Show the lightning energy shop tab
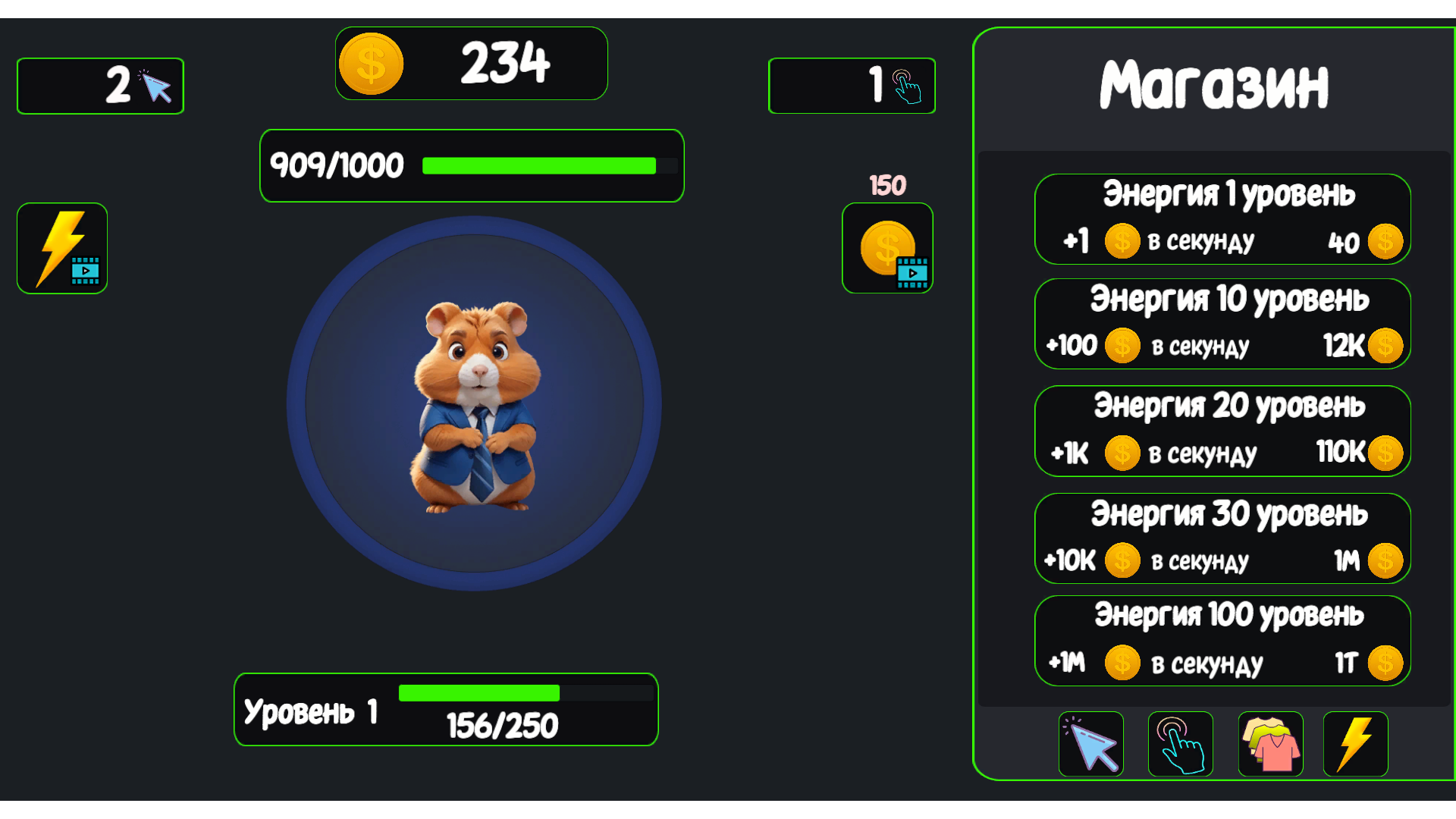This screenshot has width=1456, height=819. 1355,744
